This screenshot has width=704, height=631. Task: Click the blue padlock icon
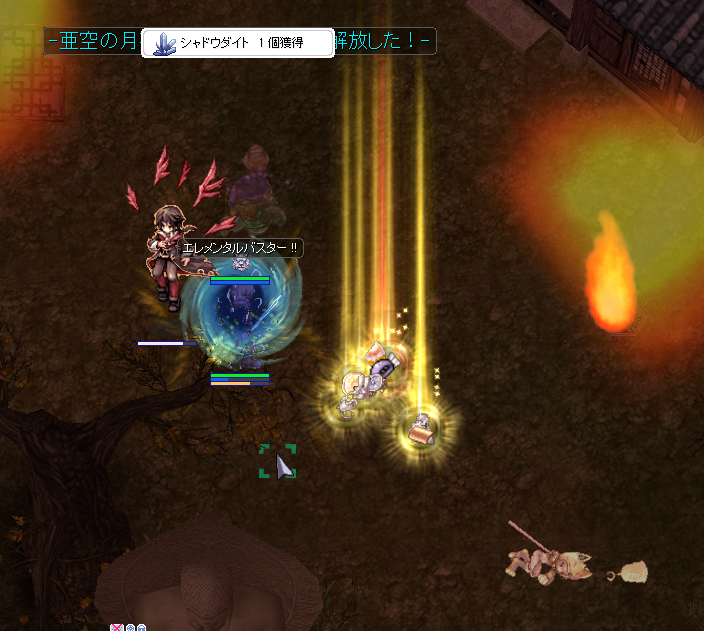click(x=142, y=628)
